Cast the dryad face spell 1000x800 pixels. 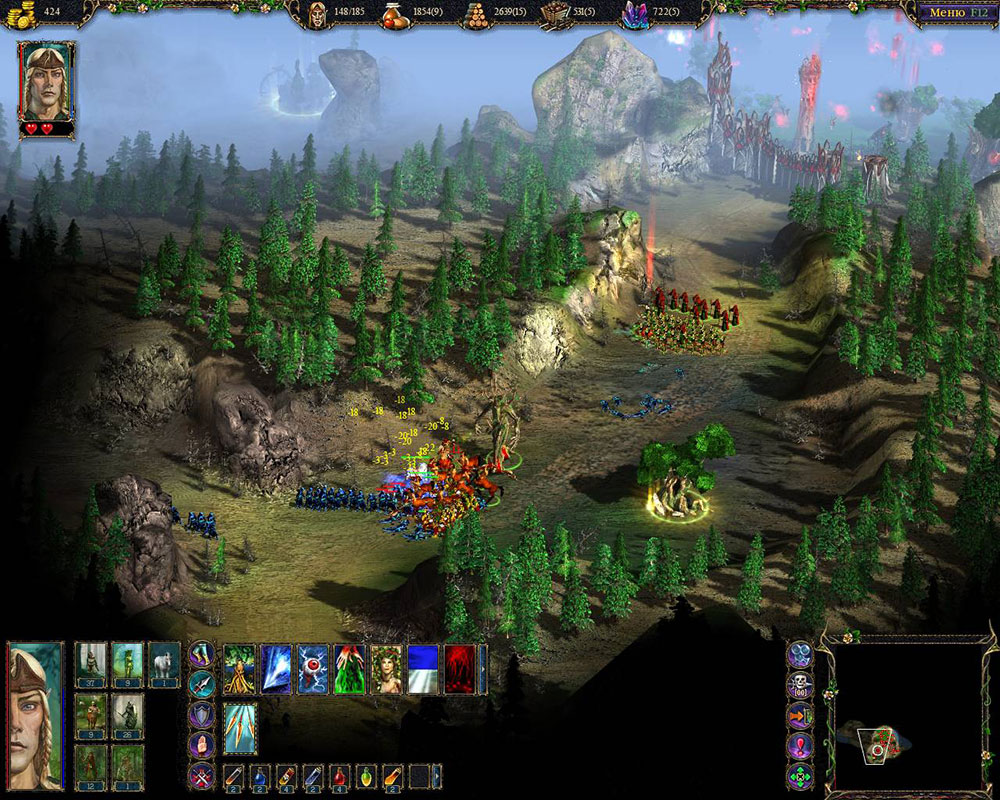click(387, 669)
